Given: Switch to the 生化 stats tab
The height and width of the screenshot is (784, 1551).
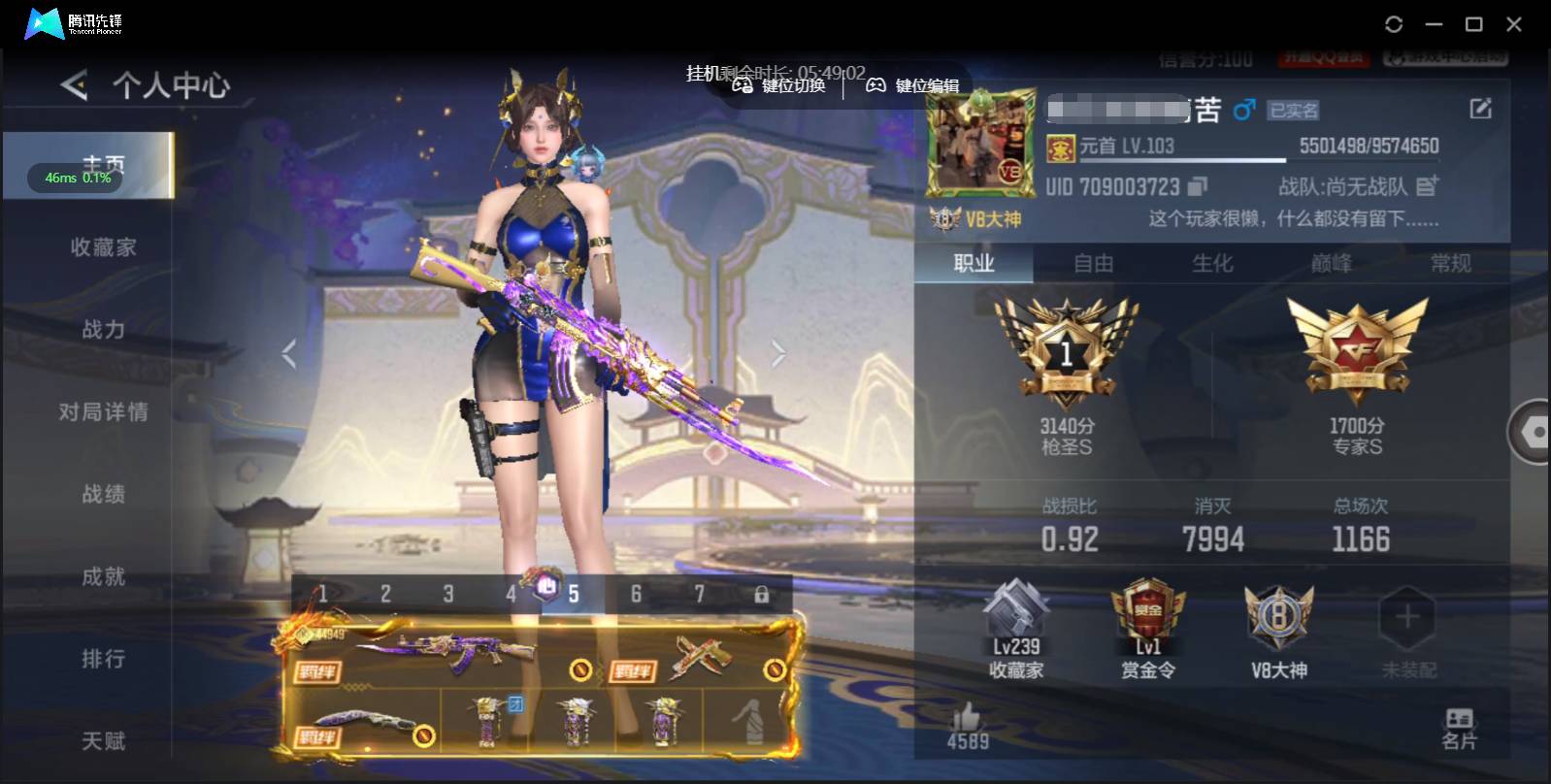Looking at the screenshot, I should (x=1212, y=263).
